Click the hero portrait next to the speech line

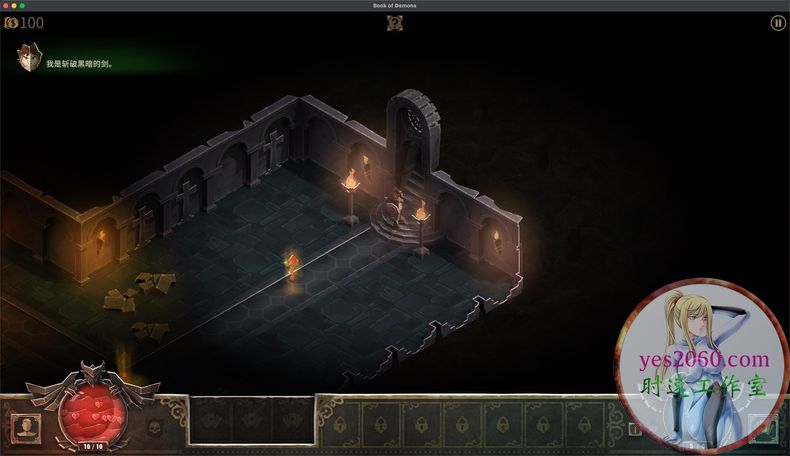click(x=29, y=59)
